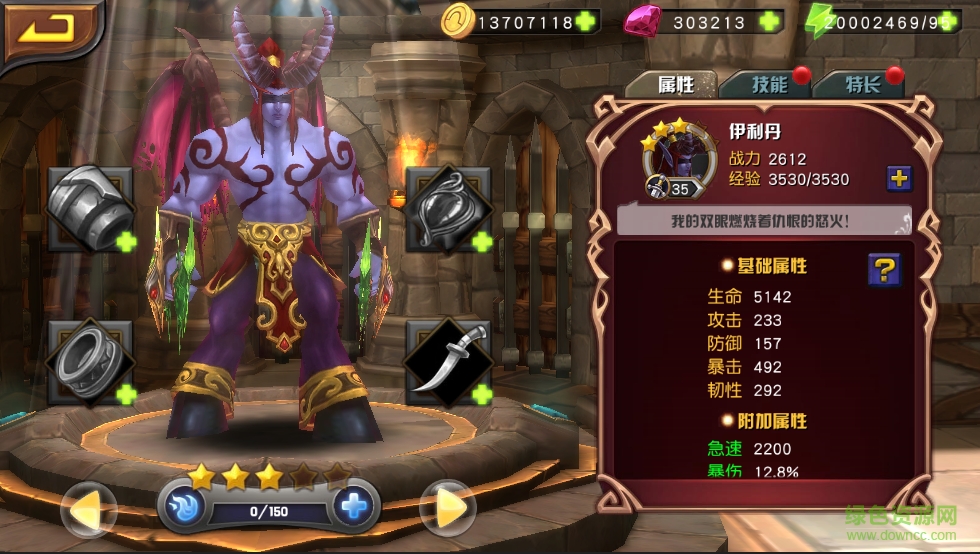Add experience with the yellow plus button
This screenshot has height=554, width=980.
tap(899, 178)
